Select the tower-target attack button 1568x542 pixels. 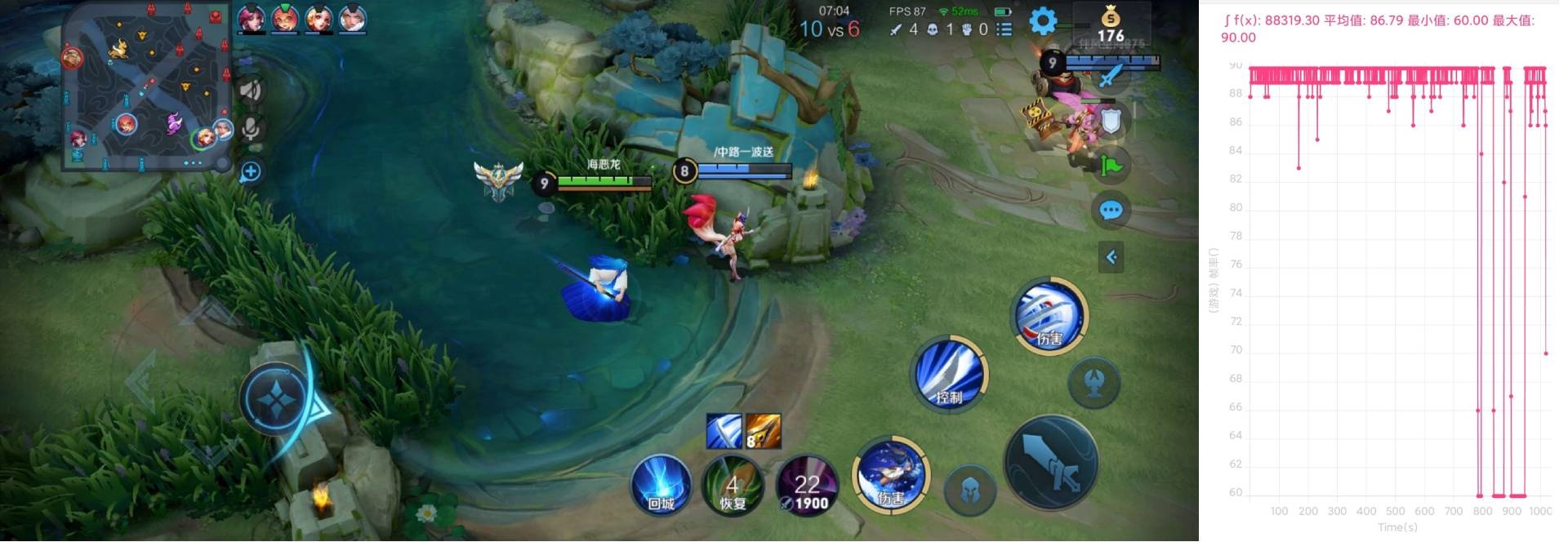[x=1094, y=382]
